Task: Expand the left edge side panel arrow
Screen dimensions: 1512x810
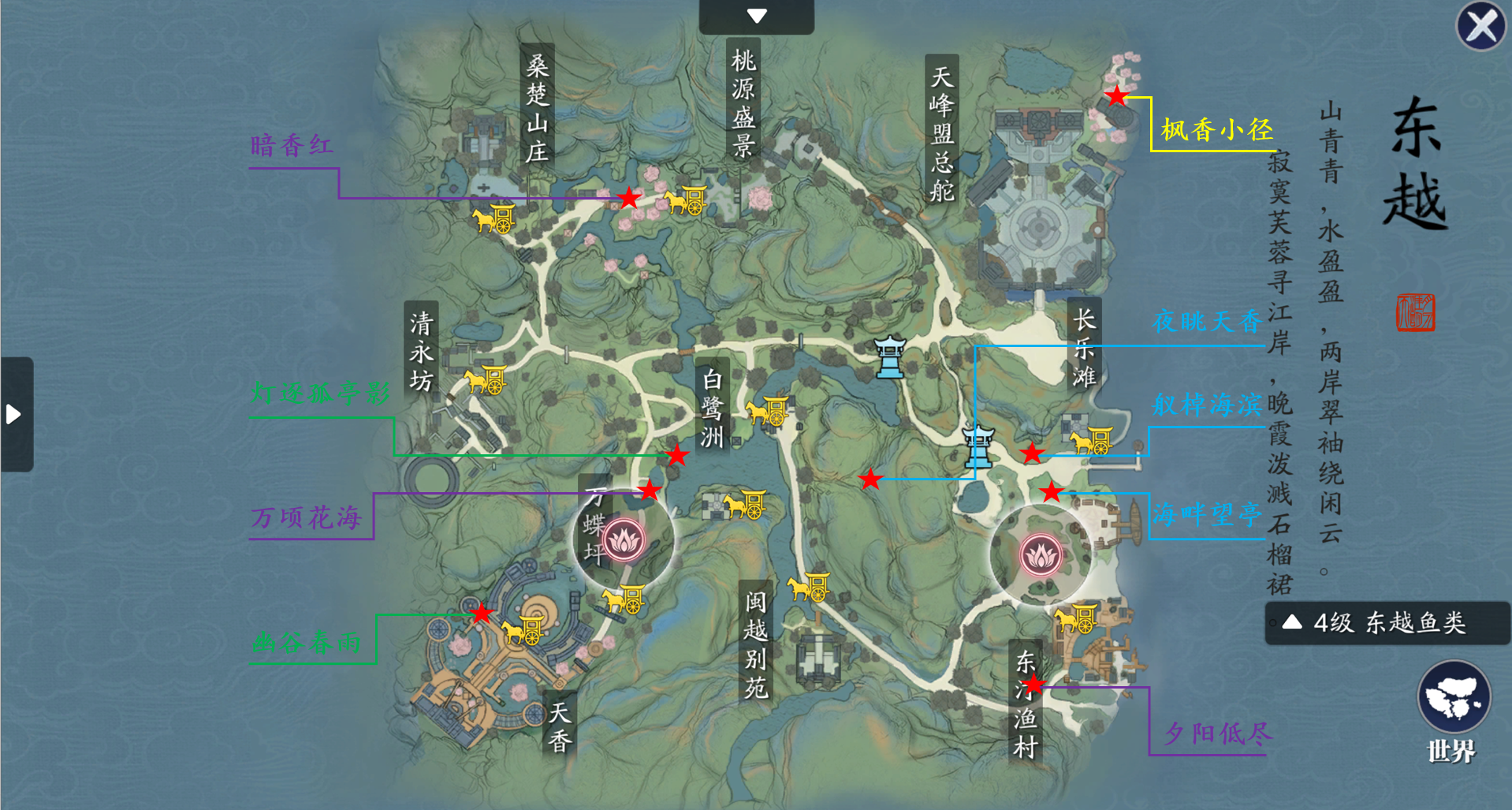Action: click(x=13, y=416)
